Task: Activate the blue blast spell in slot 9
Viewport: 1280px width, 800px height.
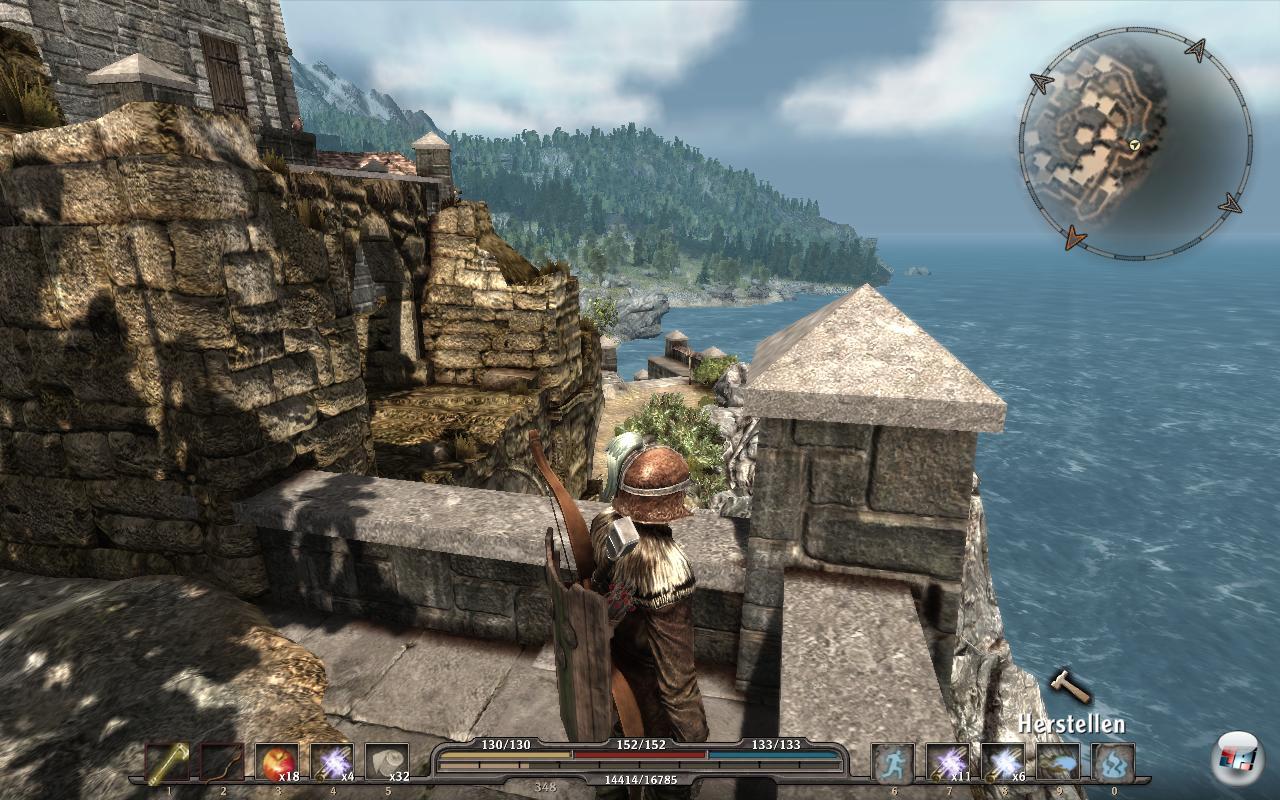Action: 1057,763
